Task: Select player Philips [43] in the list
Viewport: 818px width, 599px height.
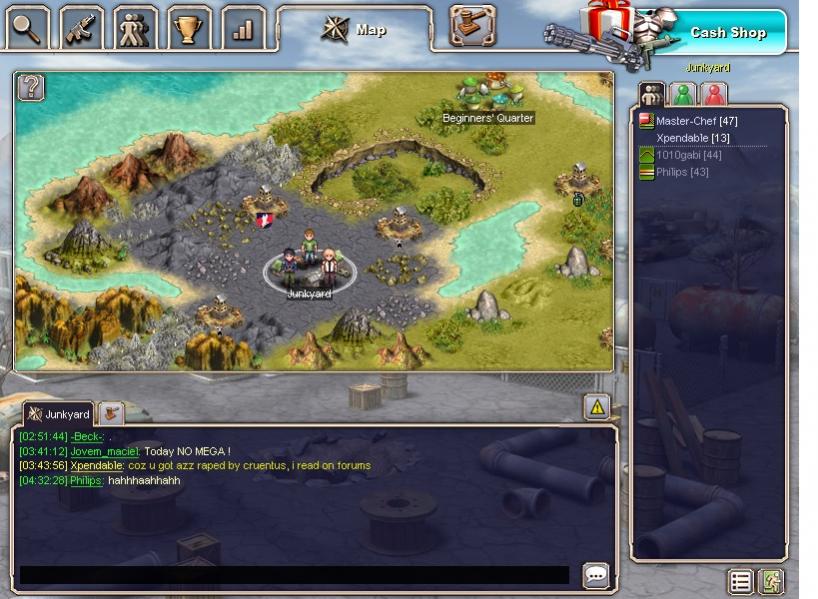Action: [682, 172]
